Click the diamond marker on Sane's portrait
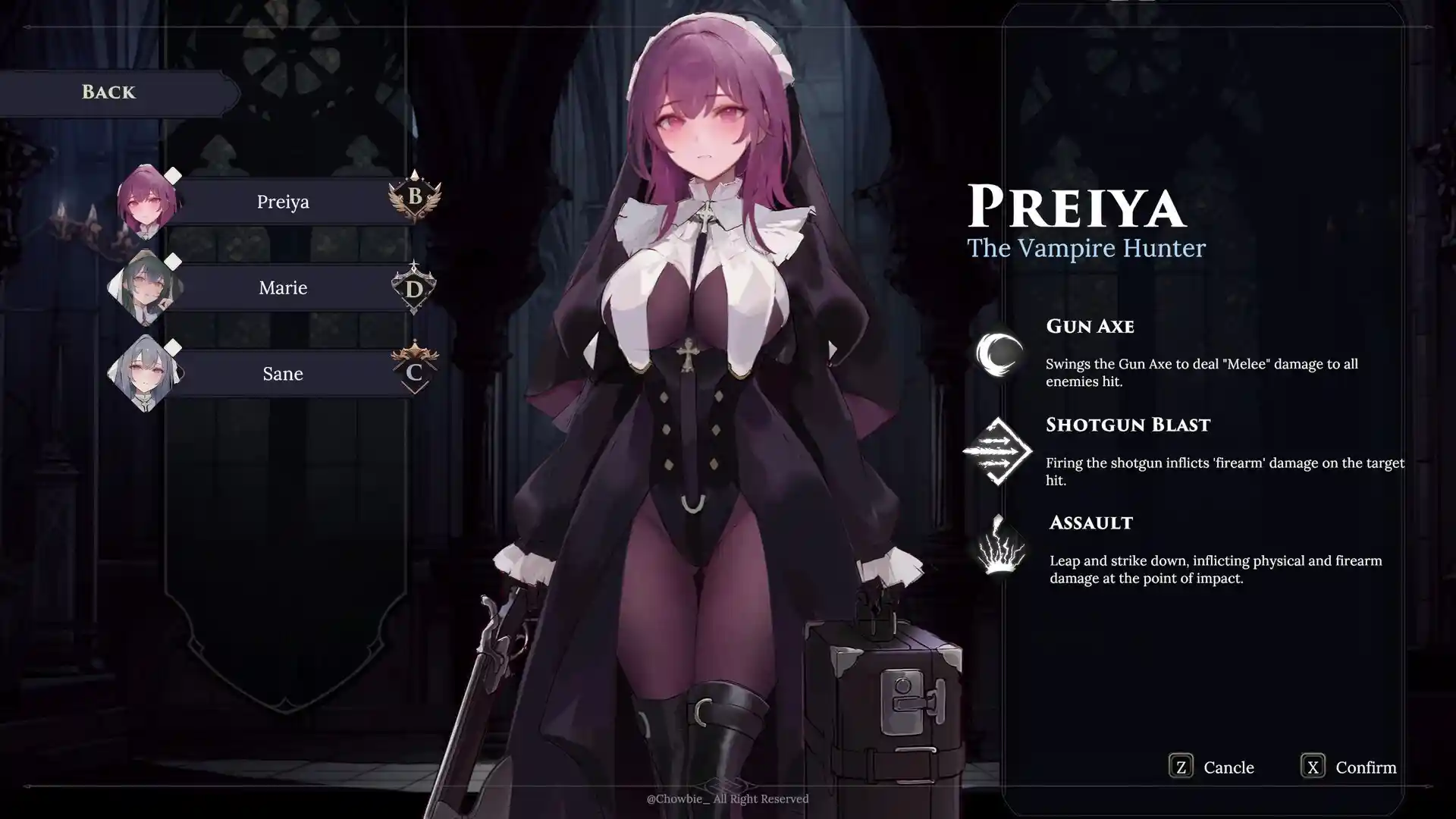This screenshot has width=1456, height=819. (173, 349)
